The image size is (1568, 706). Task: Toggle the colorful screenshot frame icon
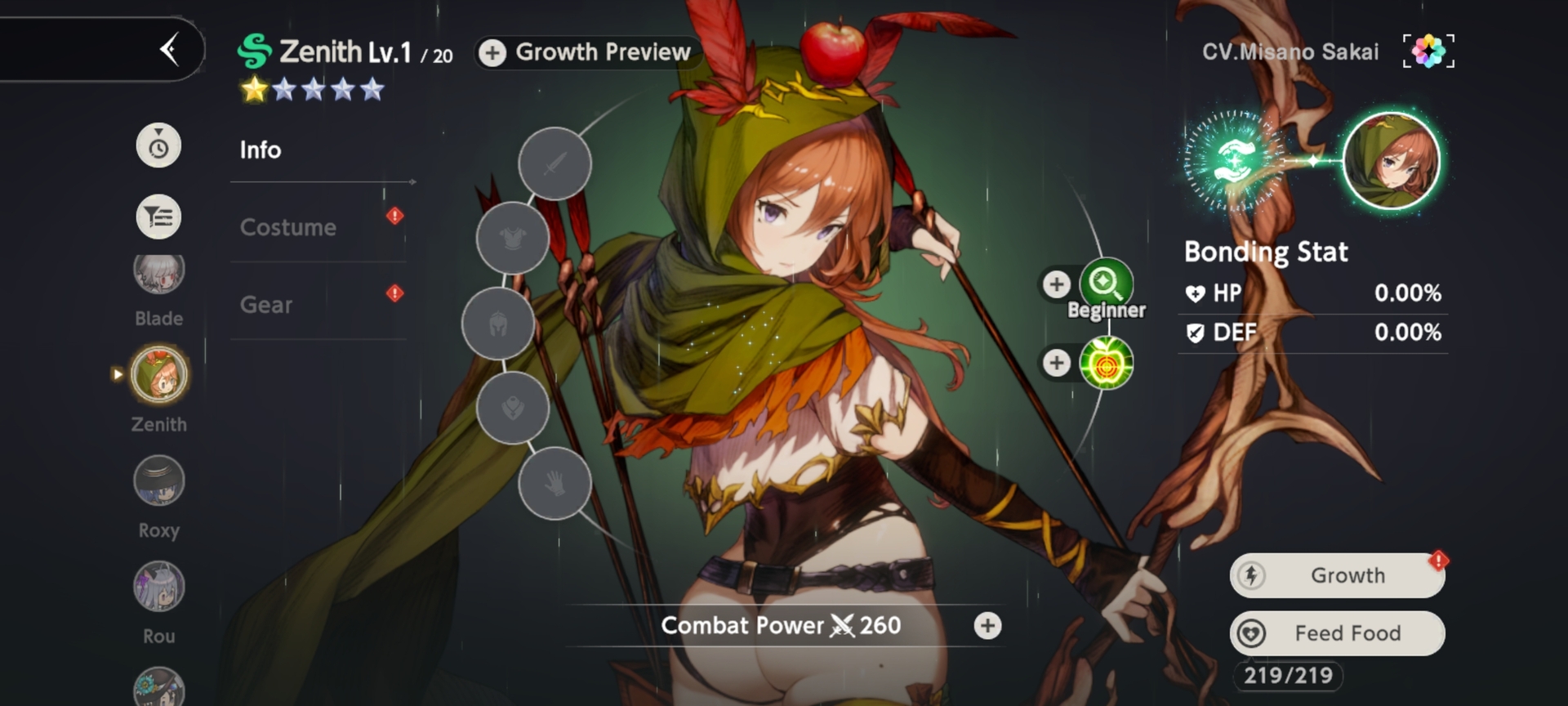click(x=1428, y=51)
